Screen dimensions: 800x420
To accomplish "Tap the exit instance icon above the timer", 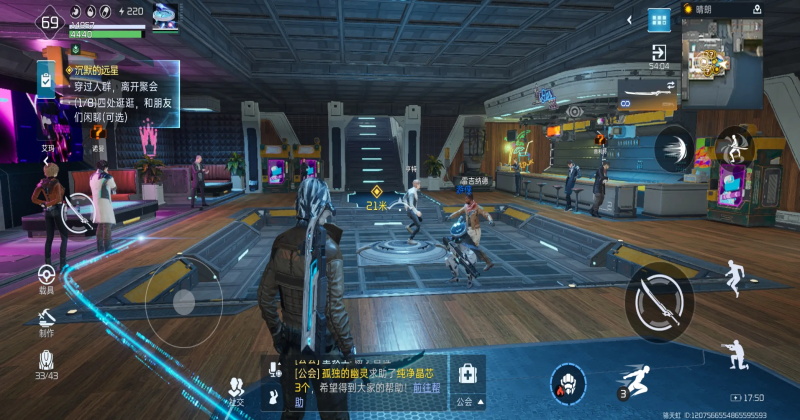I will click(659, 52).
